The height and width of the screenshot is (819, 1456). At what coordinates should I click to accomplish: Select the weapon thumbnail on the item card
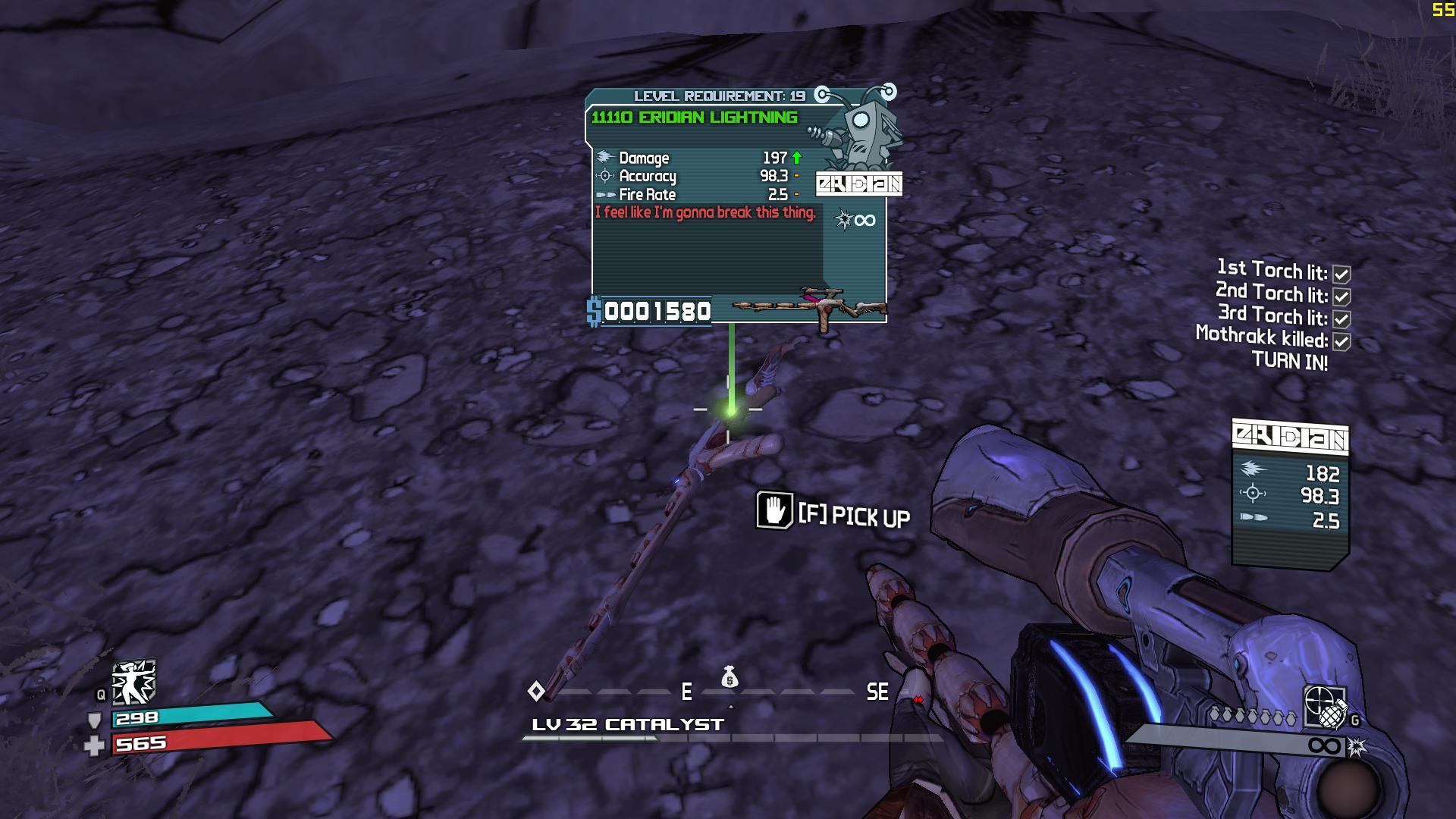[x=810, y=306]
